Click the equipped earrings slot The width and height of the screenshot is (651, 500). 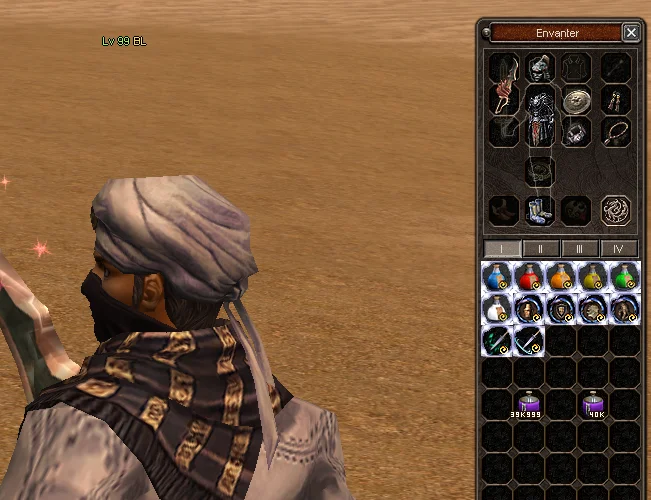(x=616, y=100)
